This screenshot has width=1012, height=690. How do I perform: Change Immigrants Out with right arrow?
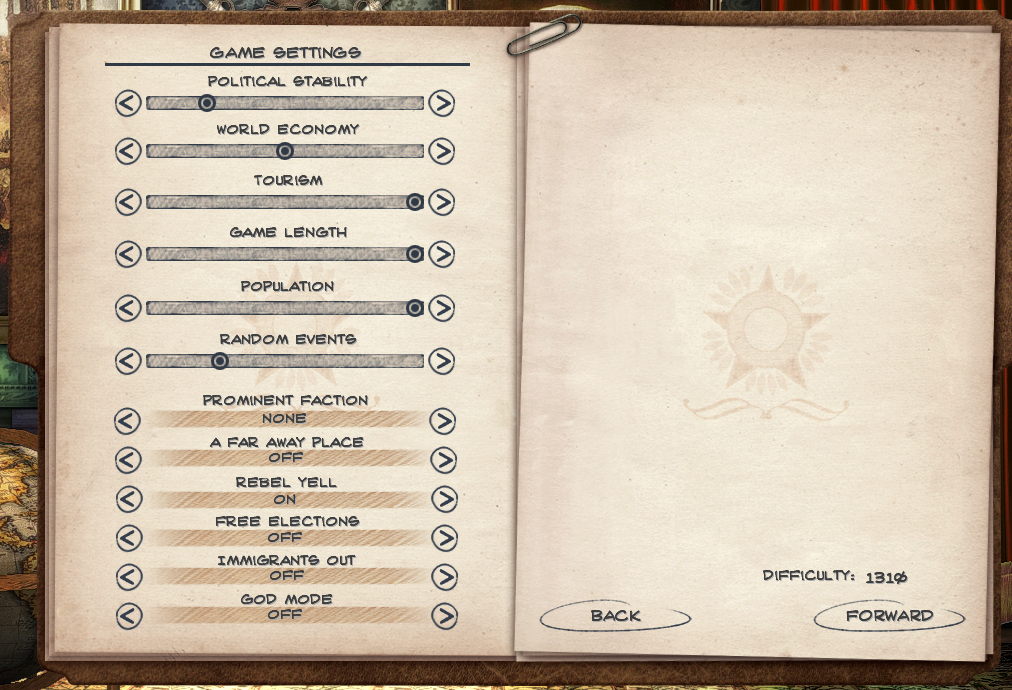point(443,577)
